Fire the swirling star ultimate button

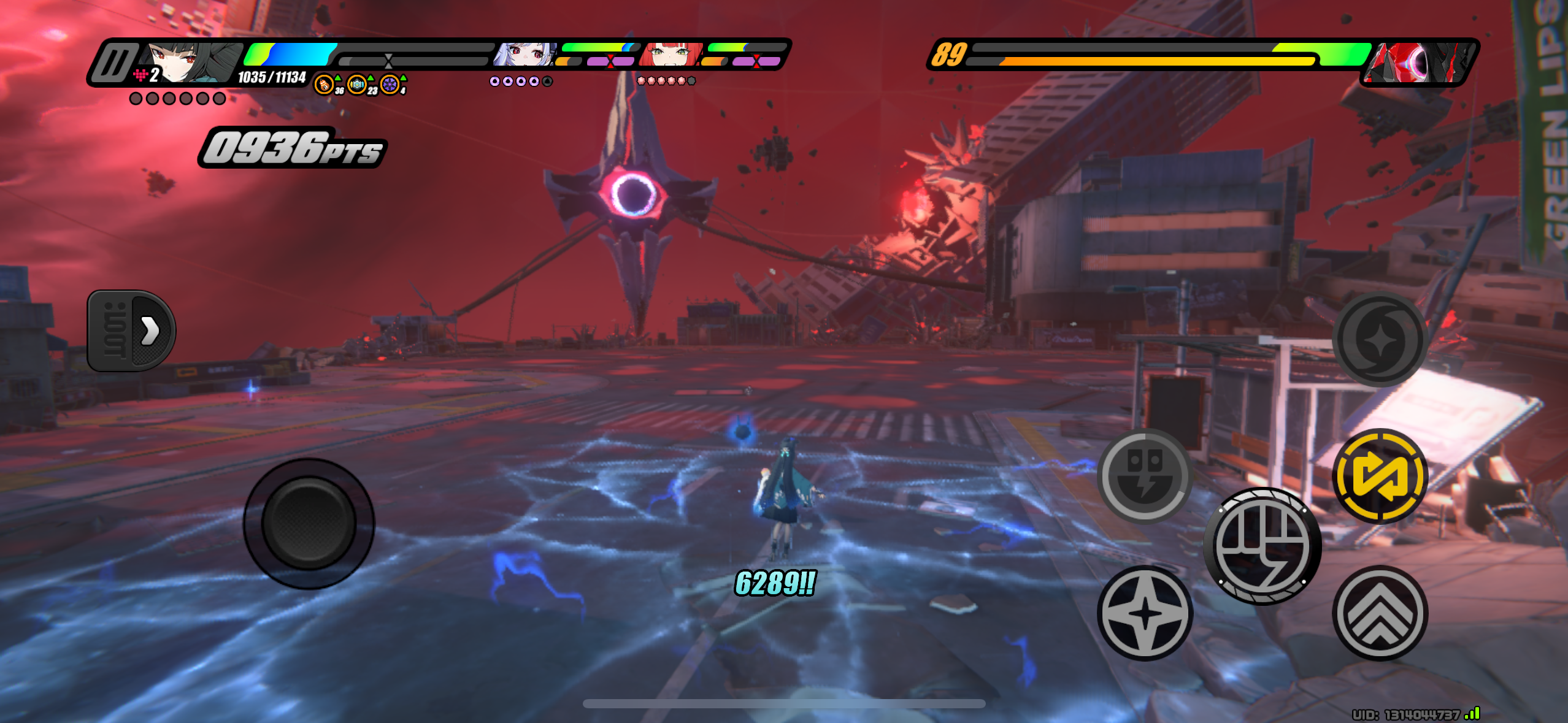[x=1380, y=339]
